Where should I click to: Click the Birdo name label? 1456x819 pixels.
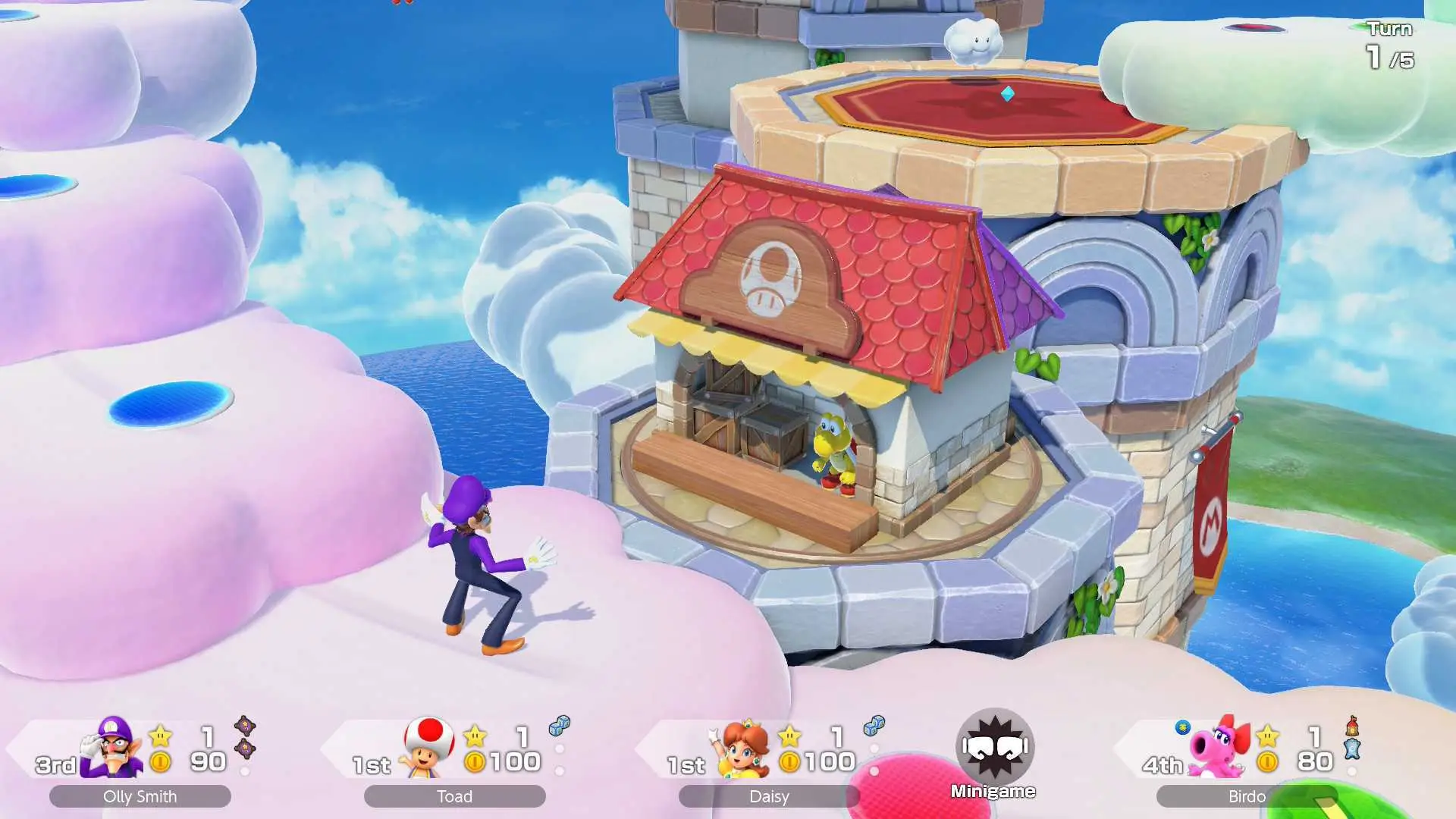pos(1246,796)
